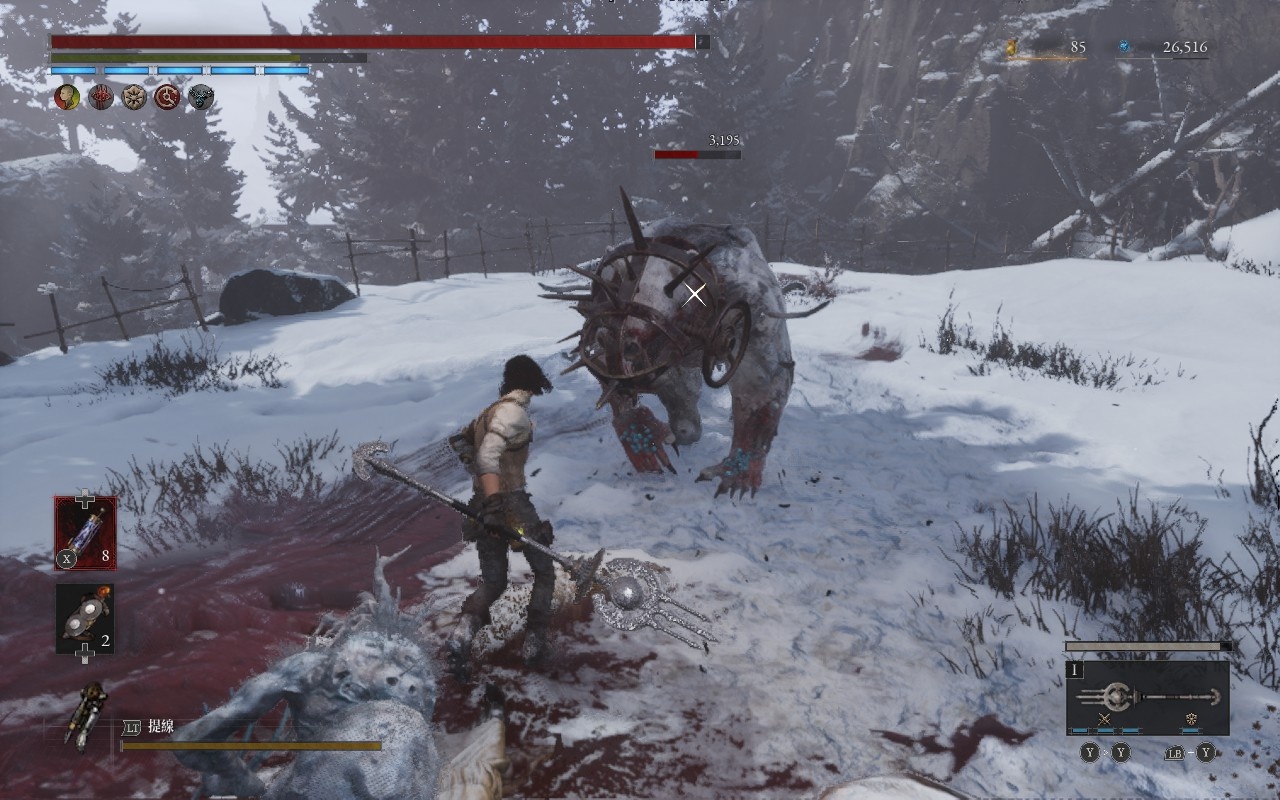Screen dimensions: 1280x800
Task: Select the Pulse Cell healing item slot
Action: click(x=85, y=533)
